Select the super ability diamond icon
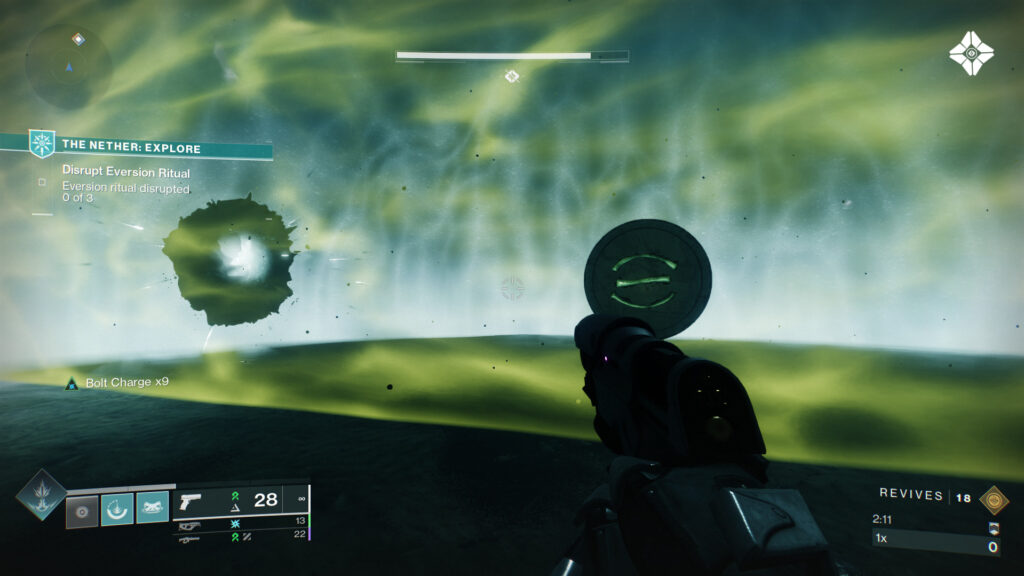1024x576 pixels. click(41, 494)
